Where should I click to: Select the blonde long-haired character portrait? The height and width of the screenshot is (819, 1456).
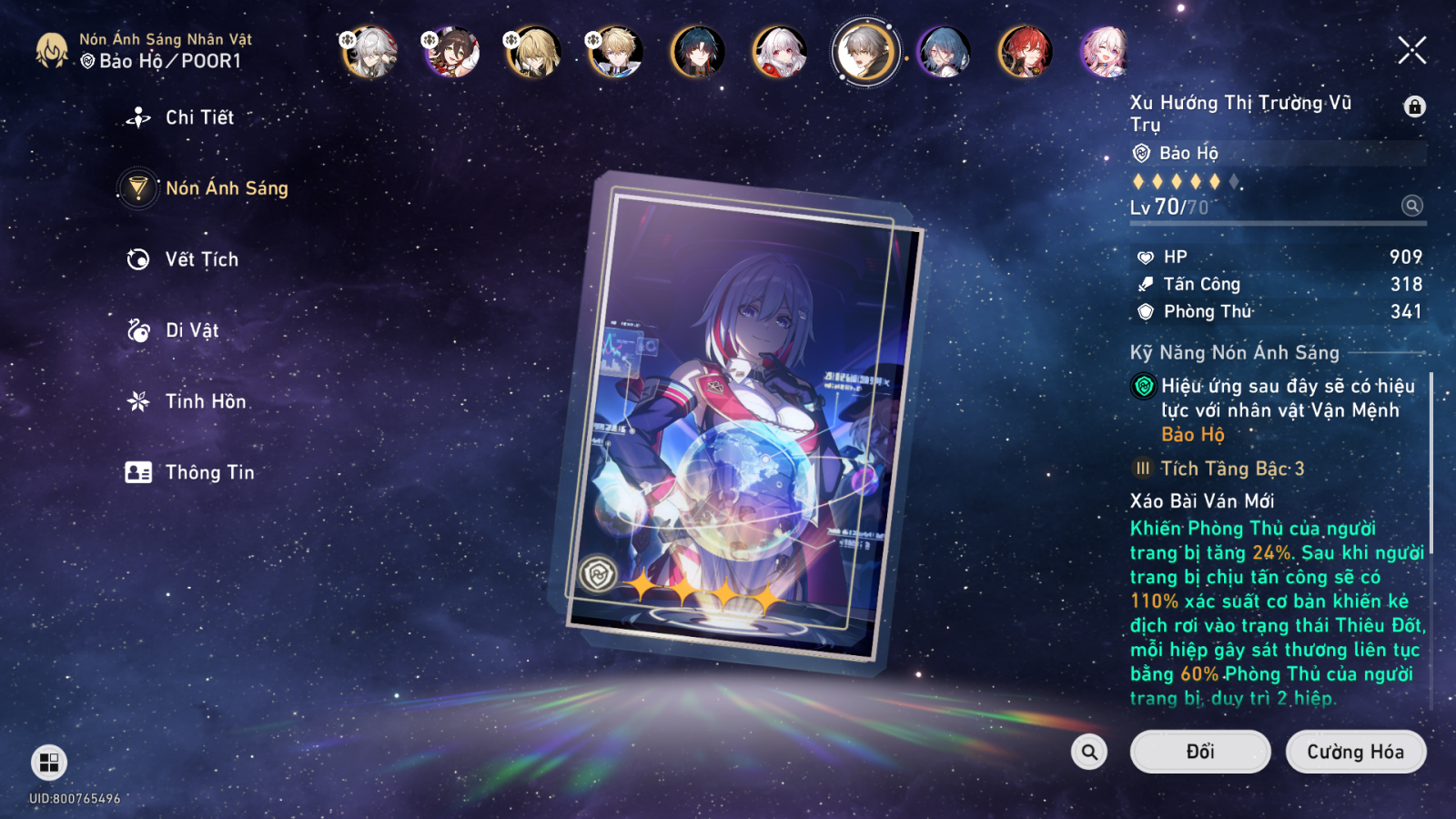coord(533,52)
